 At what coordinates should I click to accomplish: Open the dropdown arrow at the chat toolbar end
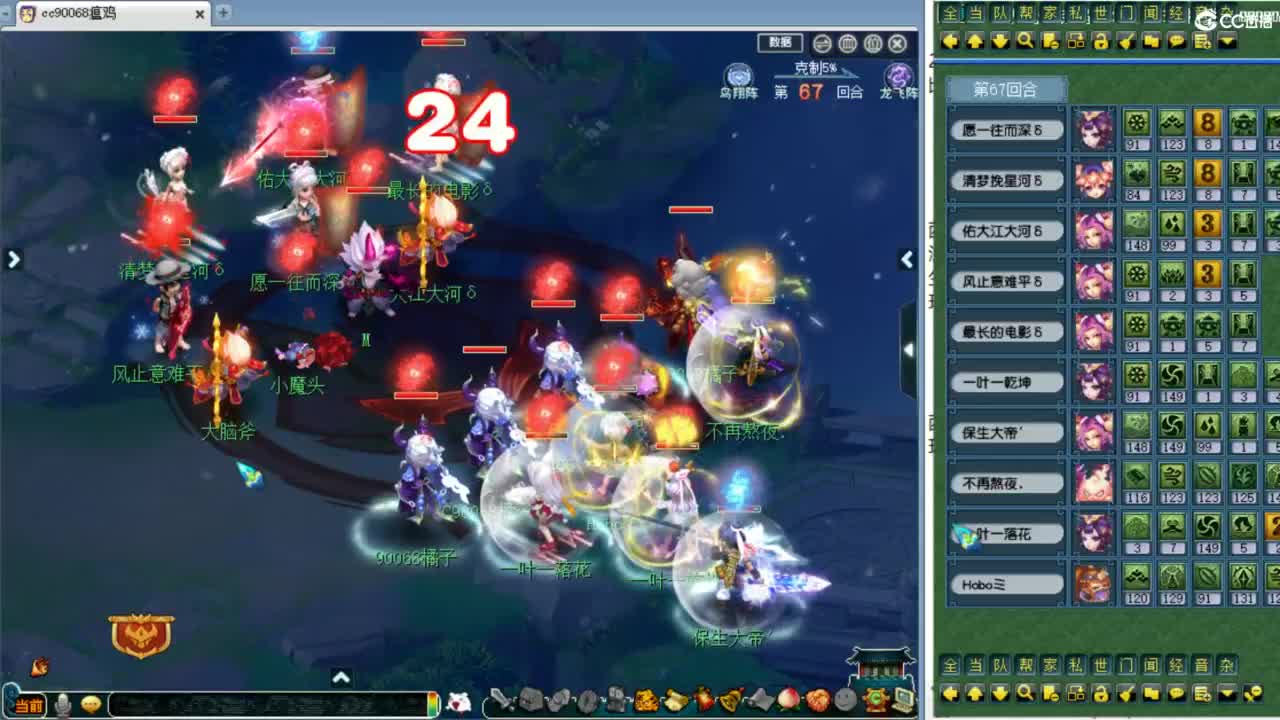[x=1227, y=42]
